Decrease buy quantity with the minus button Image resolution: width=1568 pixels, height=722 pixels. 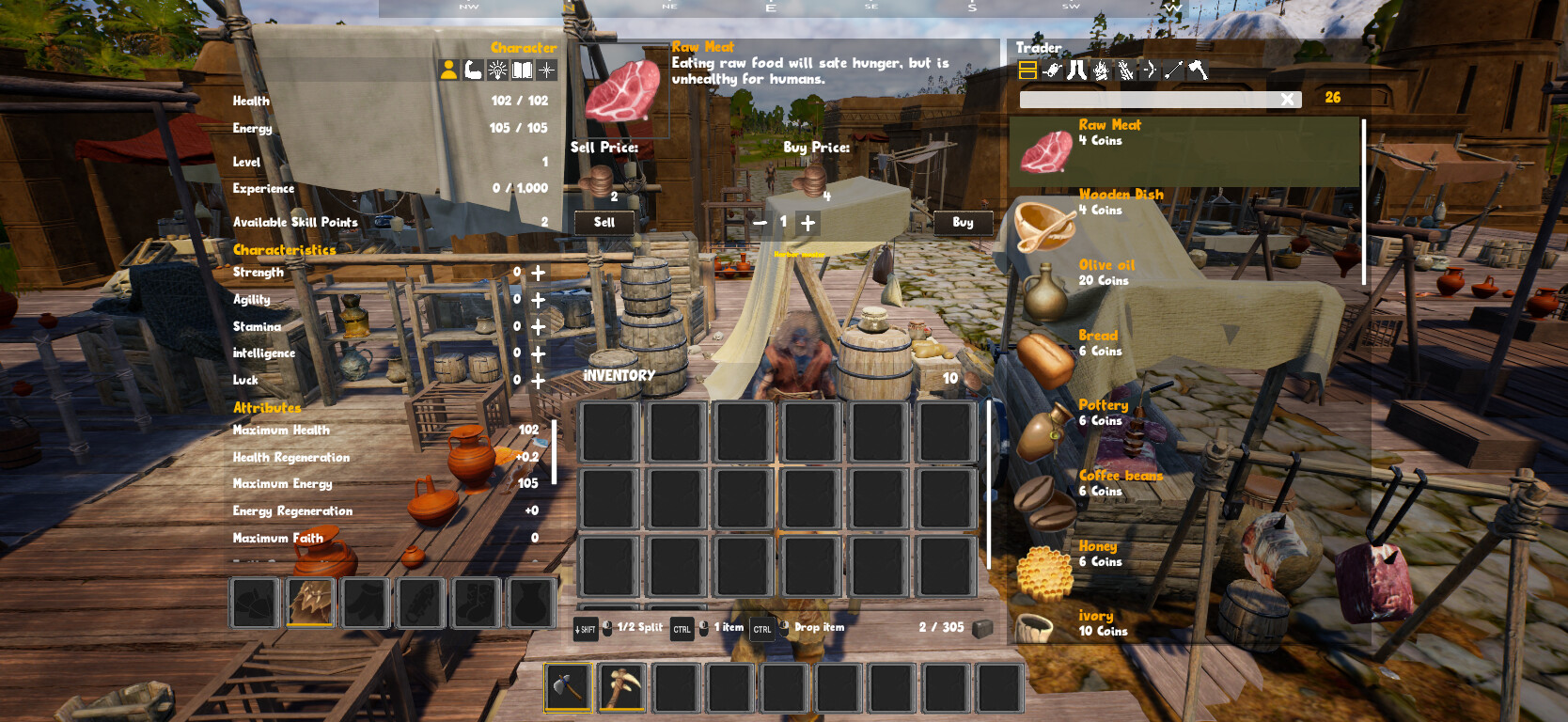pyautogui.click(x=761, y=223)
